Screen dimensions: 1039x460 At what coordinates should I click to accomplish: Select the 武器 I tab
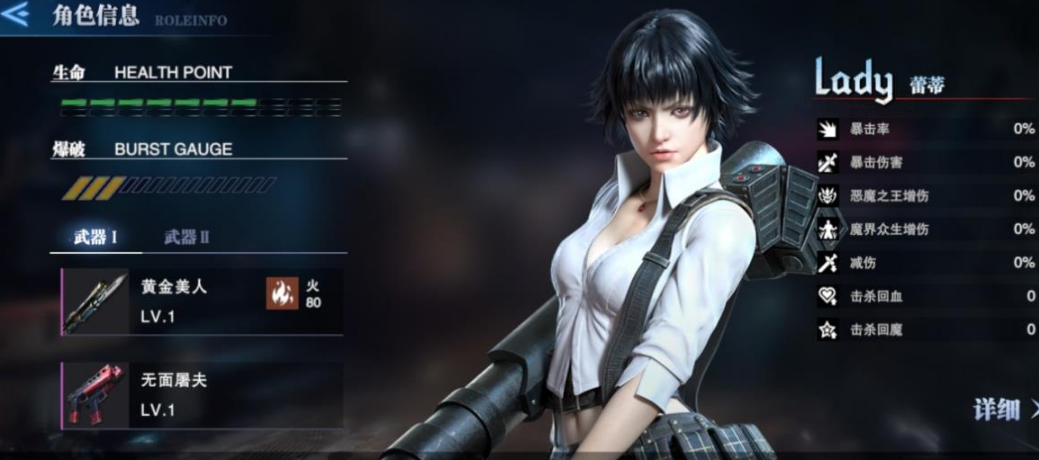pos(96,237)
